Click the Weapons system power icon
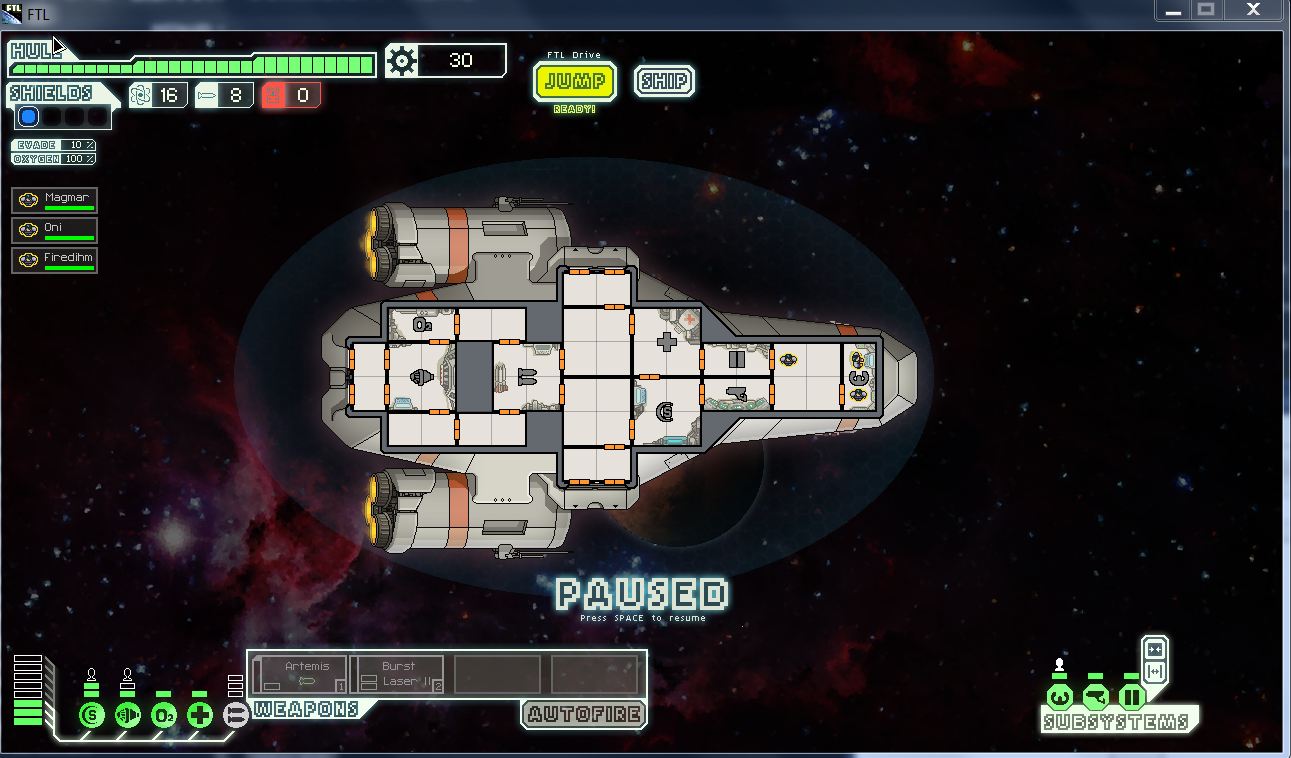The height and width of the screenshot is (758, 1291). click(x=236, y=714)
